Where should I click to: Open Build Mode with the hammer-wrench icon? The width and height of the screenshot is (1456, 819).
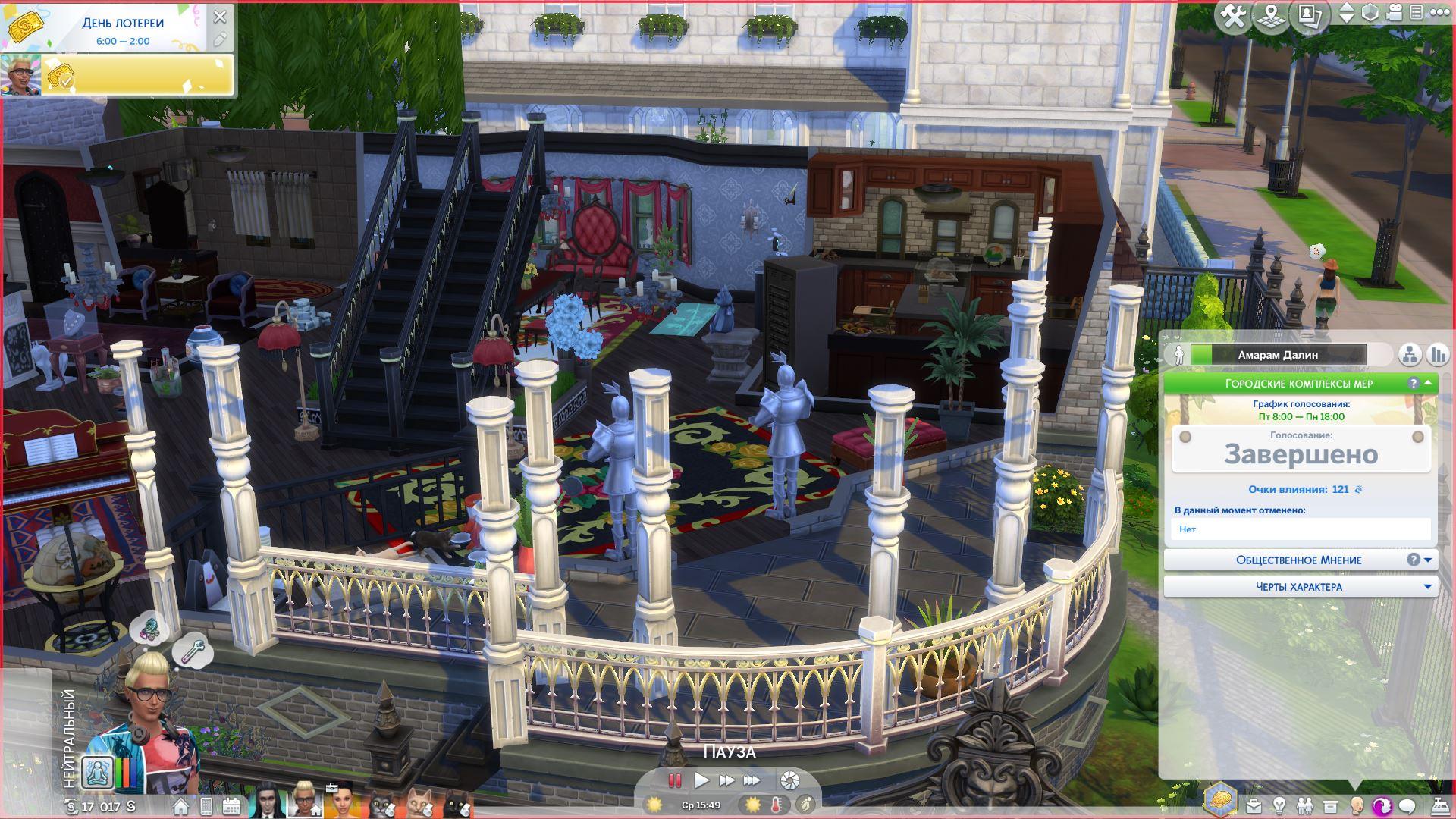[x=1233, y=14]
